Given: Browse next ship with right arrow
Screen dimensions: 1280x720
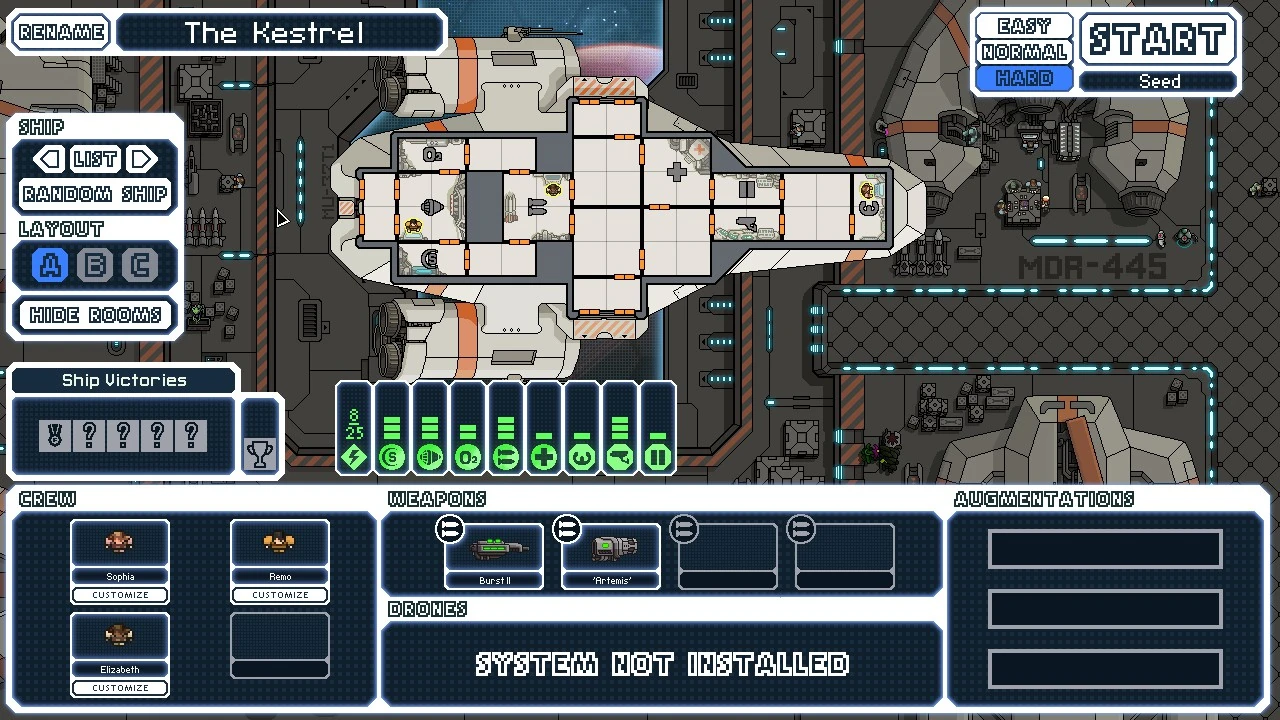Looking at the screenshot, I should click(x=141, y=159).
